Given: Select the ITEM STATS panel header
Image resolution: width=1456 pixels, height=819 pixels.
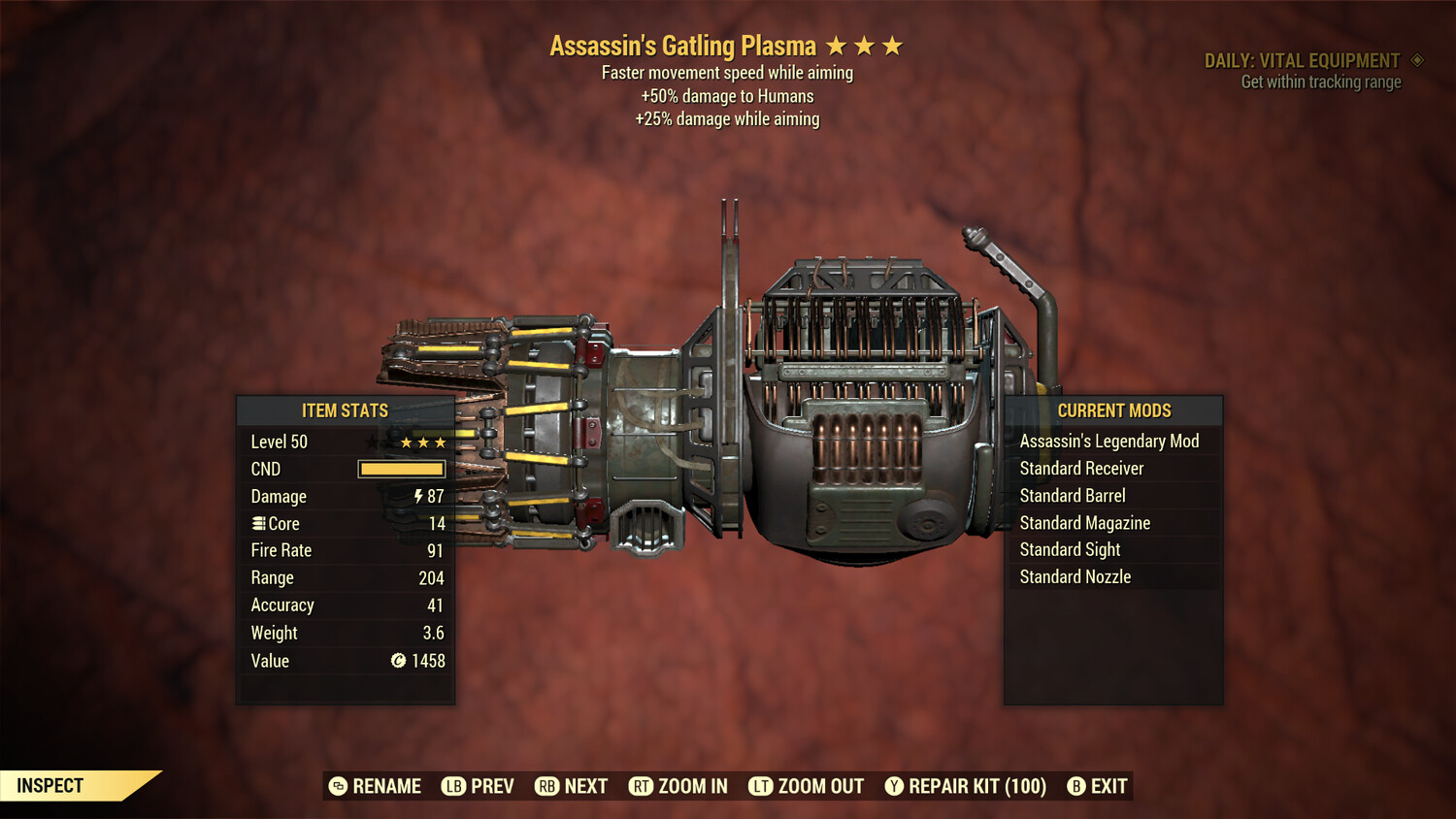Looking at the screenshot, I should coord(346,410).
